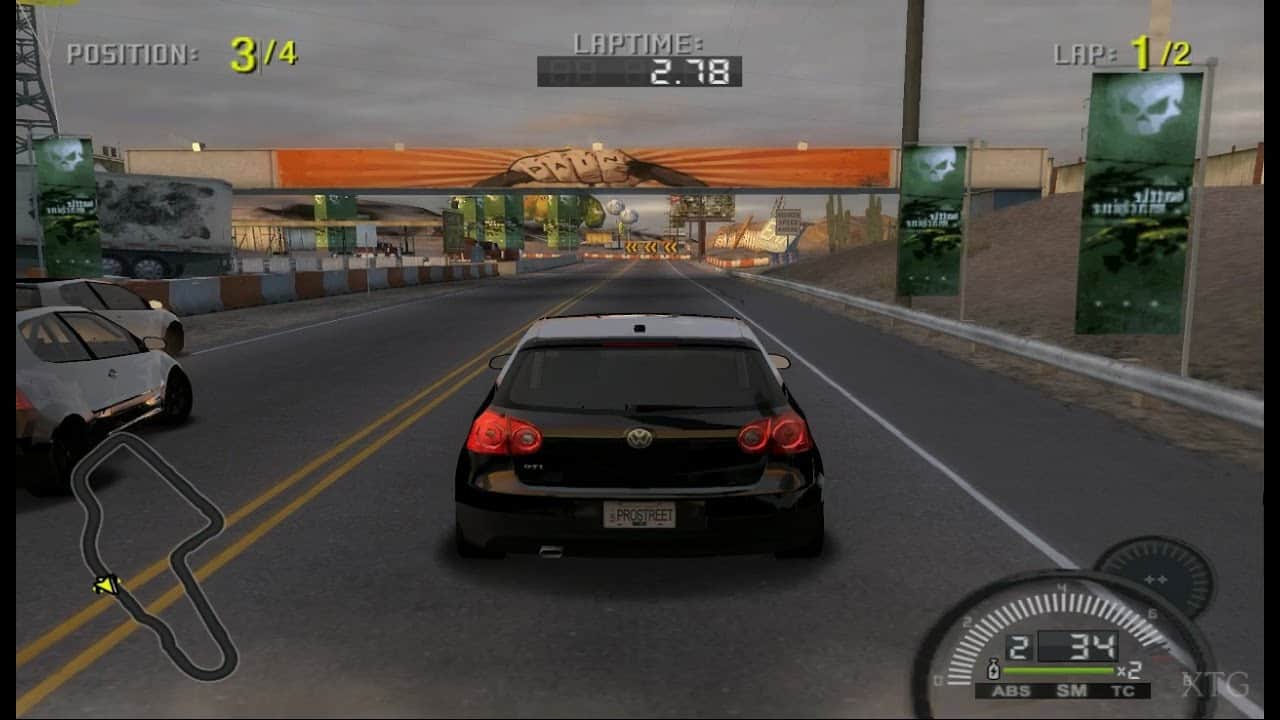
Task: Select the yellow player marker on the minimap
Action: pyautogui.click(x=106, y=585)
